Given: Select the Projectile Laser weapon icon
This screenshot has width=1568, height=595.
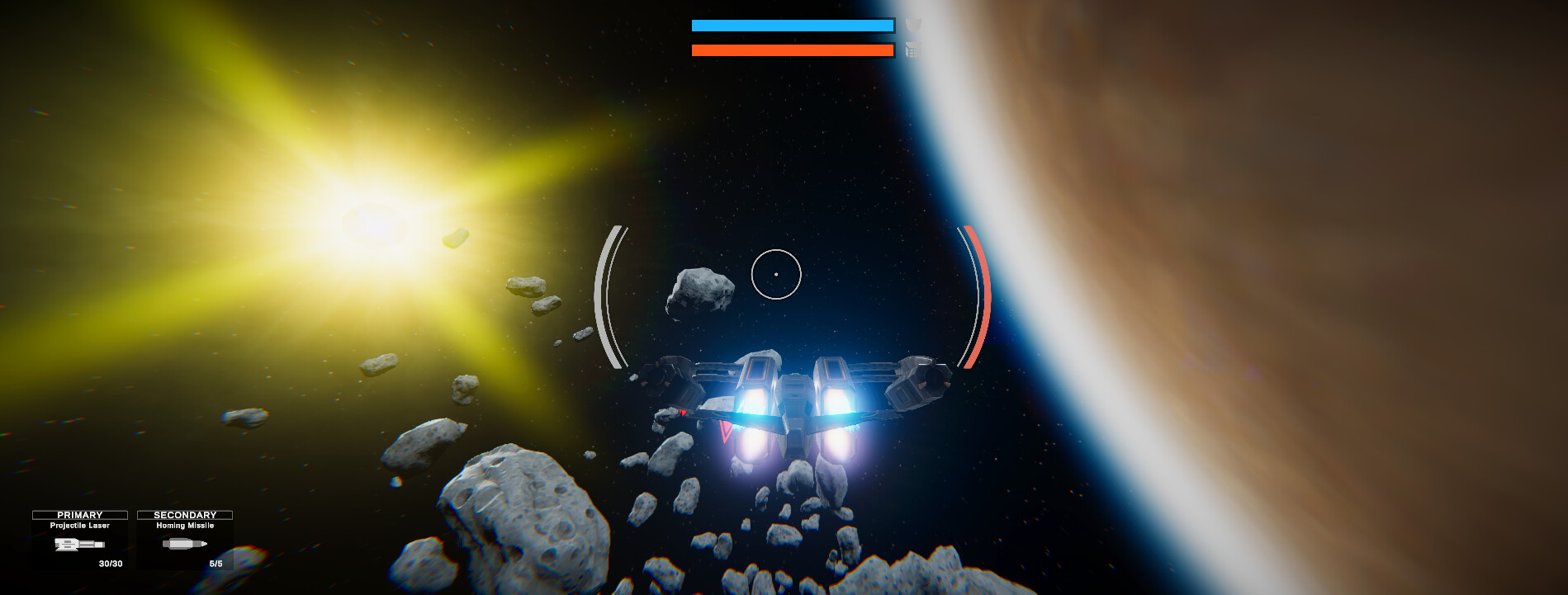Looking at the screenshot, I should click(78, 545).
